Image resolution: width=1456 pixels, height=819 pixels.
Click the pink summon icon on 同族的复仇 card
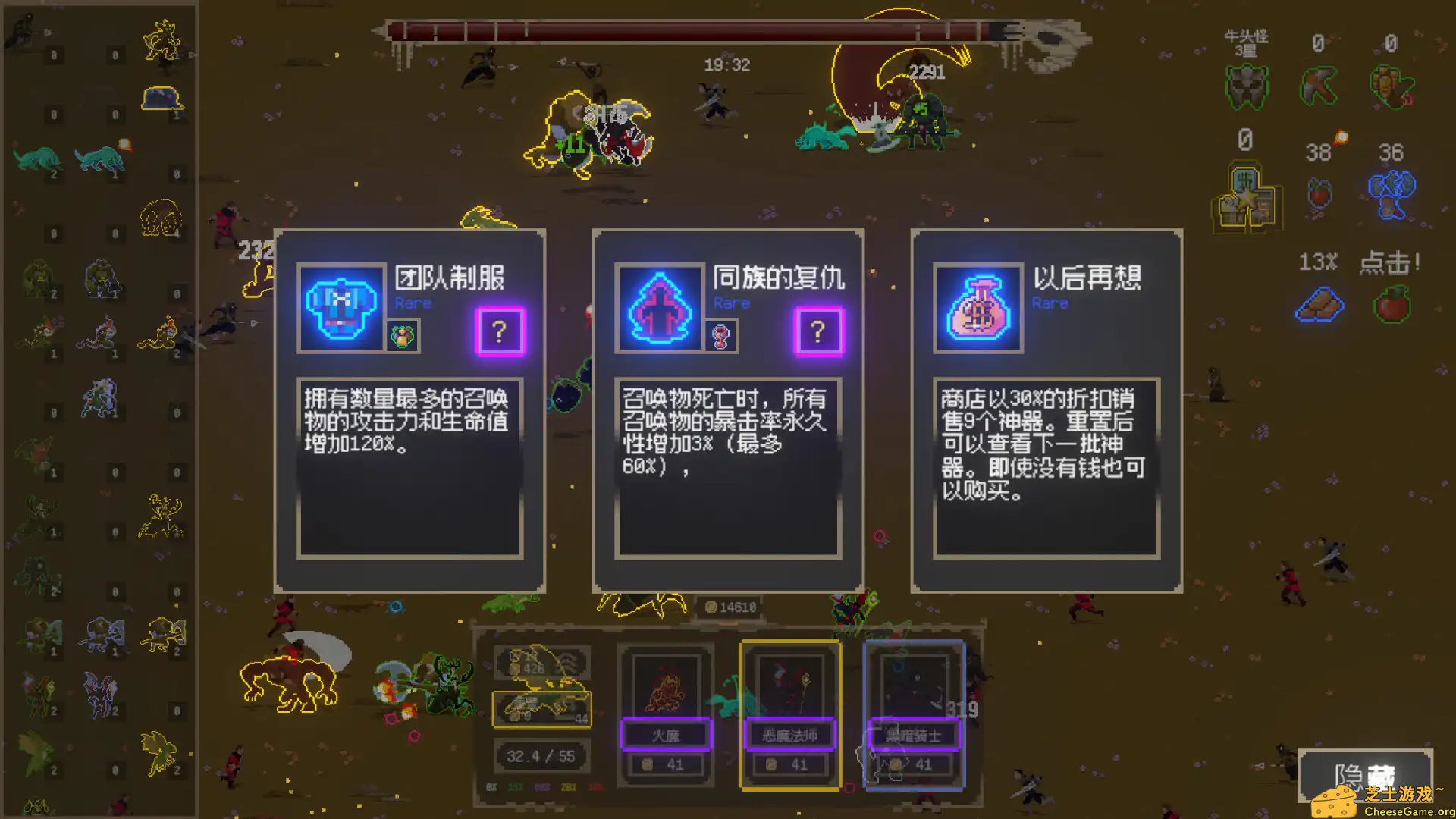point(659,309)
